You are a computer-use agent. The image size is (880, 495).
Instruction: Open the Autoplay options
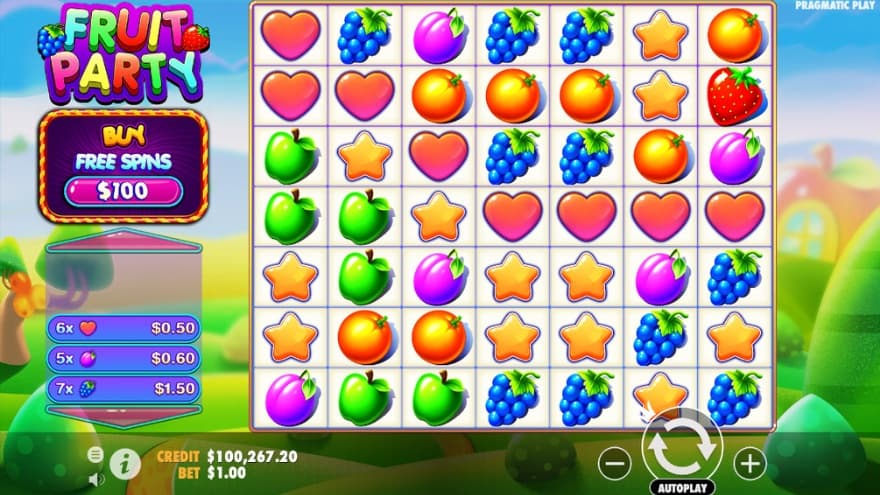tap(682, 488)
